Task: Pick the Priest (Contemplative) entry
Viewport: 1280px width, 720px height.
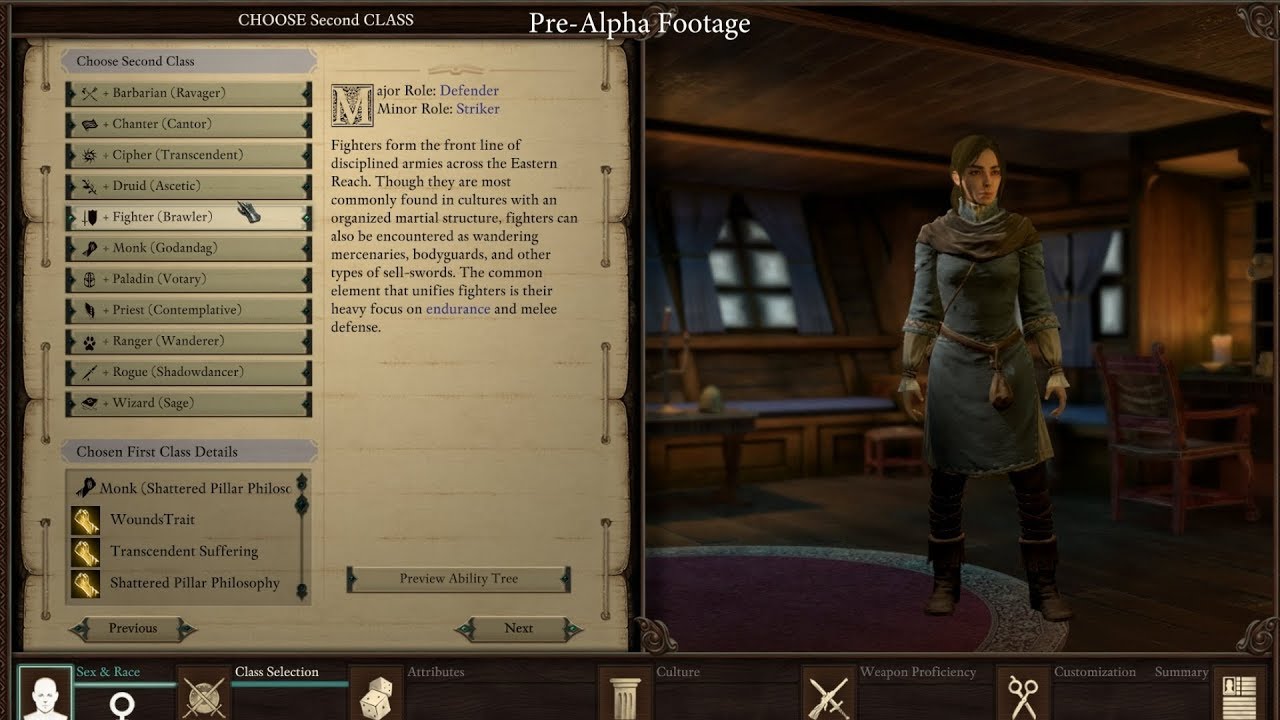Action: [188, 310]
